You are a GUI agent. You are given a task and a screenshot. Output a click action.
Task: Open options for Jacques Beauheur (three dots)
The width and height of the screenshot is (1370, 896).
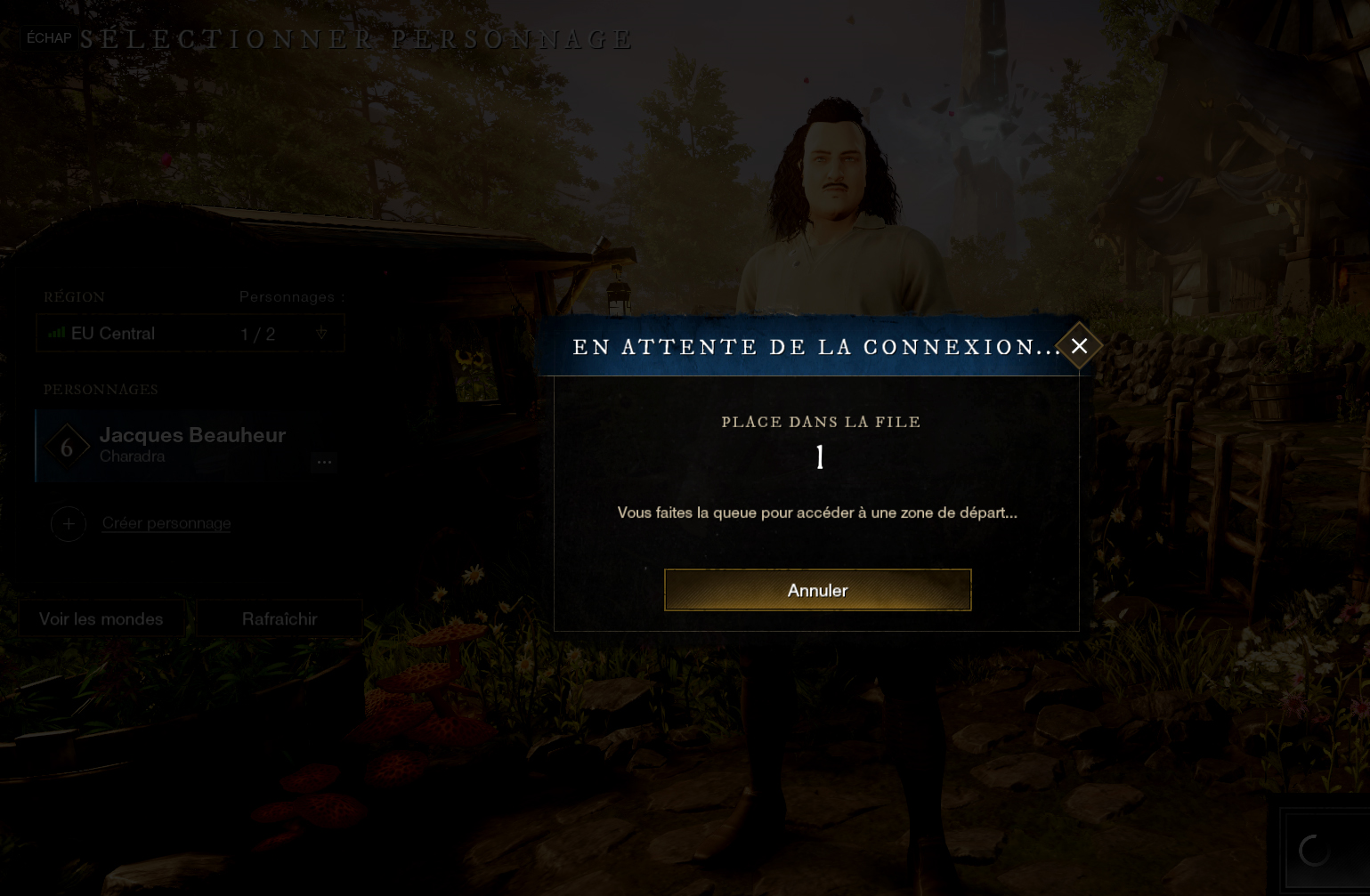click(x=324, y=461)
